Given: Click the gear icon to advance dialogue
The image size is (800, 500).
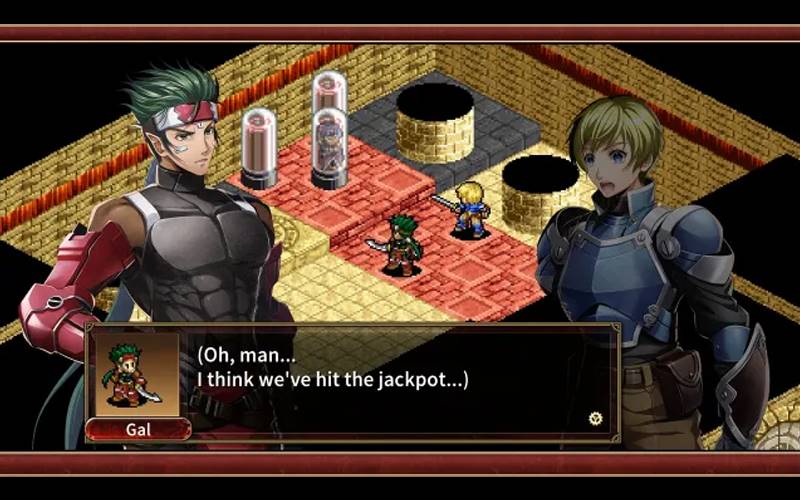Looking at the screenshot, I should click(x=596, y=418).
